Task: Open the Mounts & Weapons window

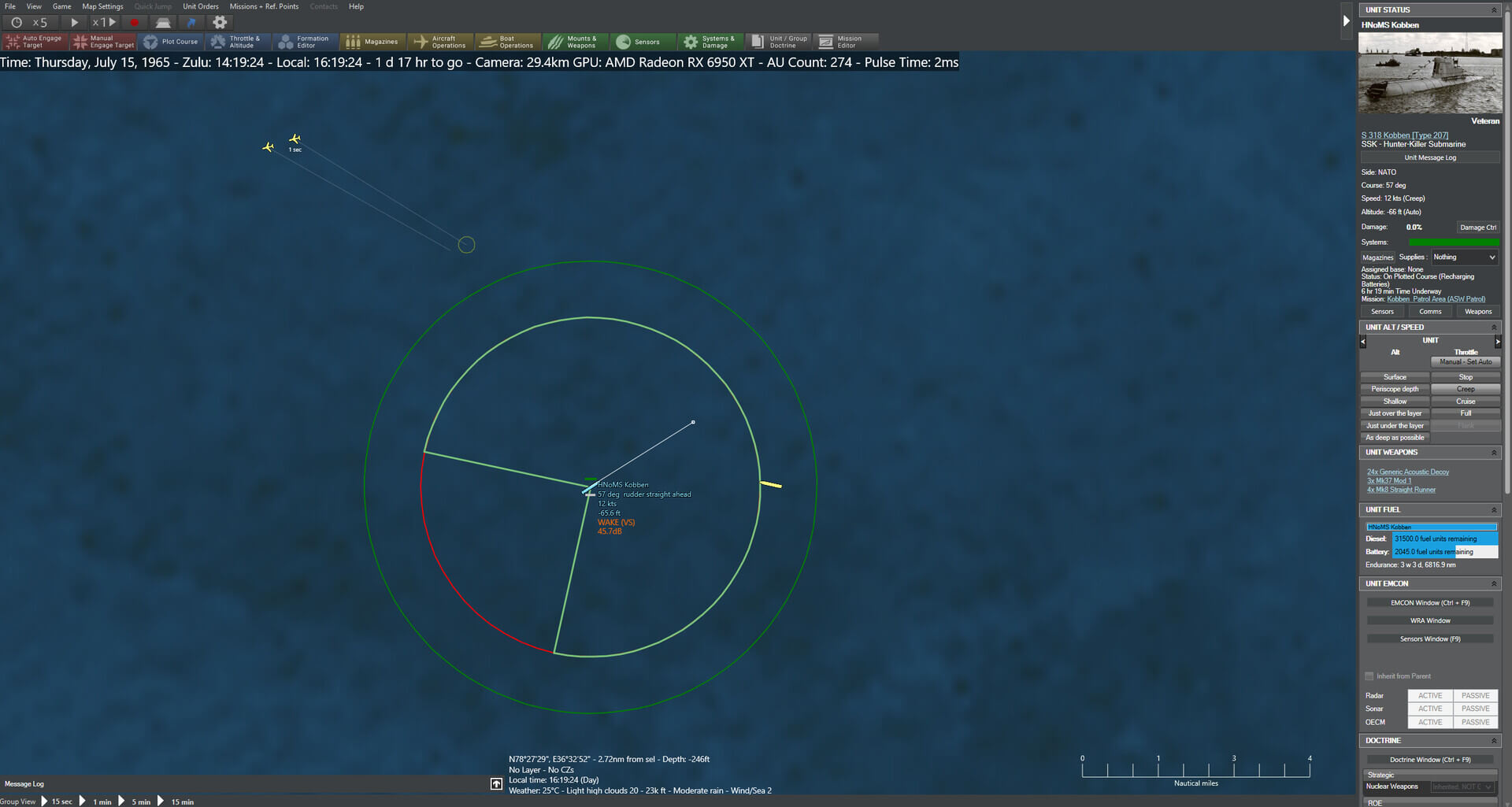Action: 576,41
